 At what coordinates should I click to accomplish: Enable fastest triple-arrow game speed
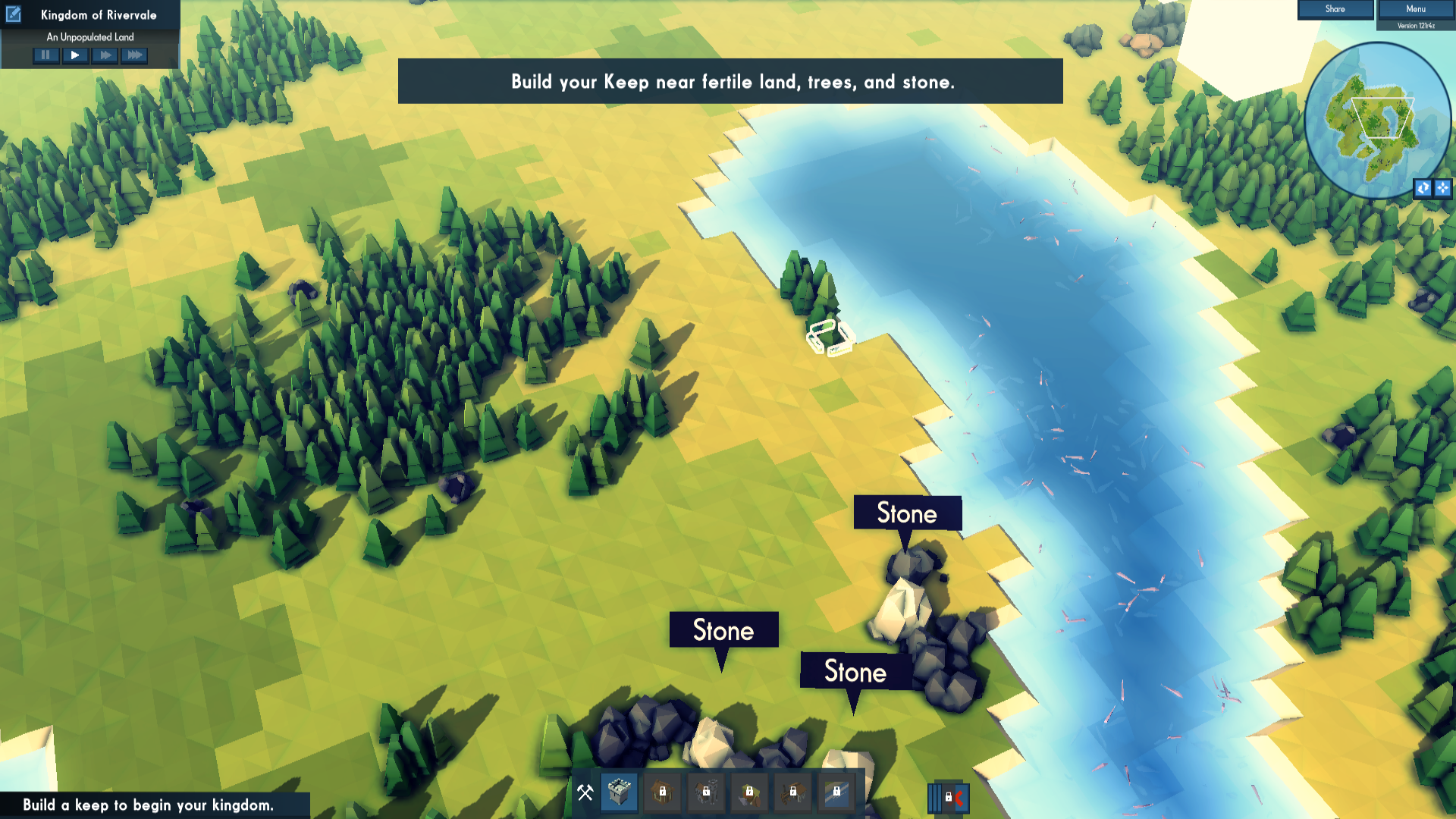point(133,55)
